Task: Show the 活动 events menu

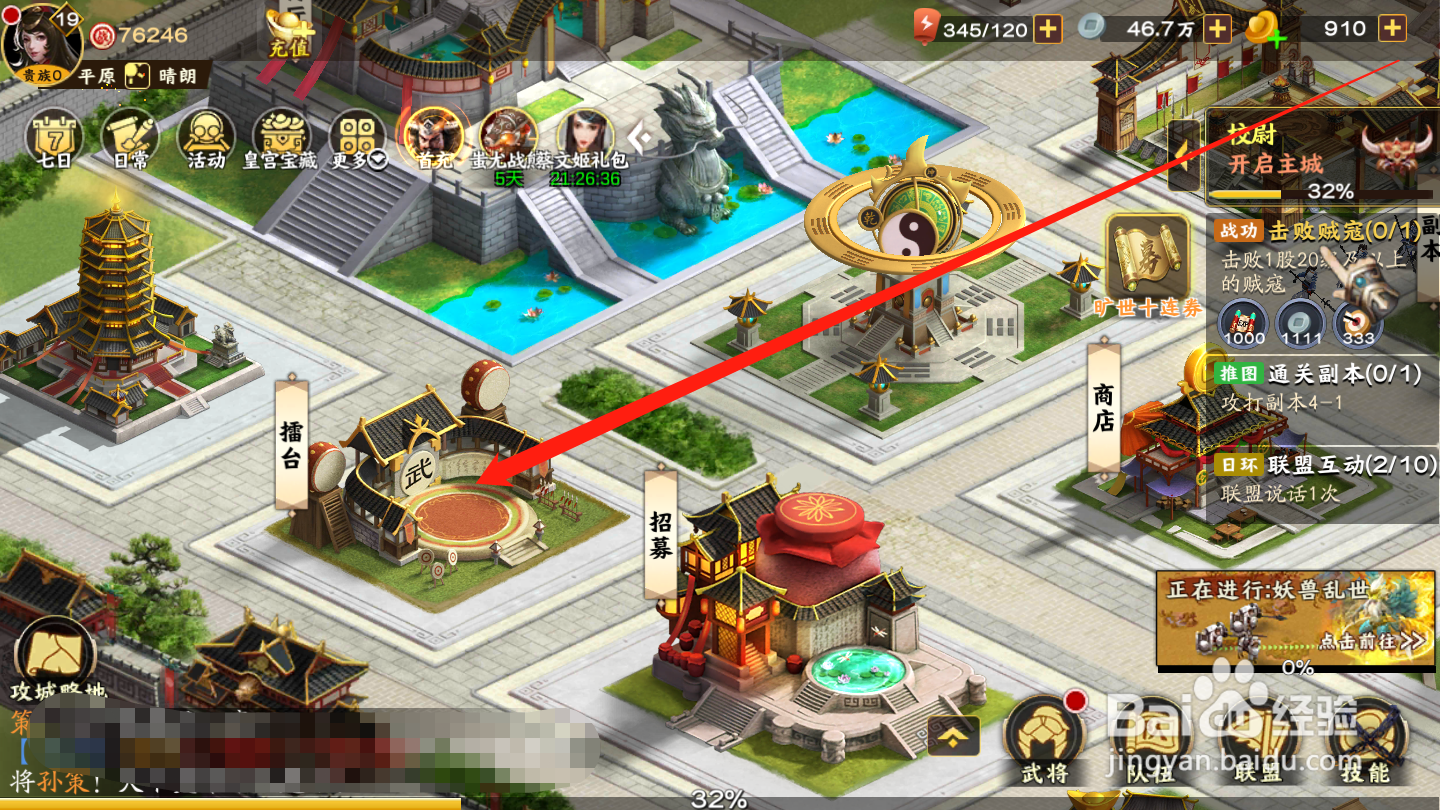Action: click(206, 140)
